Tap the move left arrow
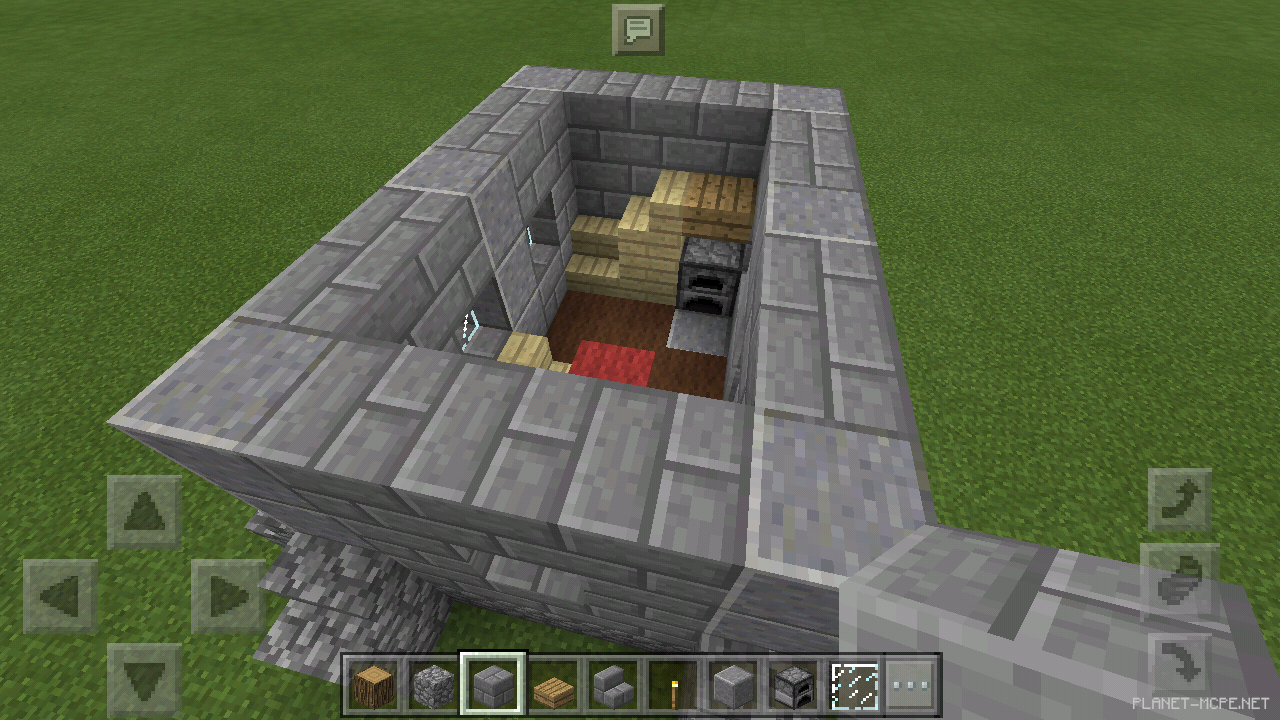Screen dimensions: 1280x720 point(60,597)
